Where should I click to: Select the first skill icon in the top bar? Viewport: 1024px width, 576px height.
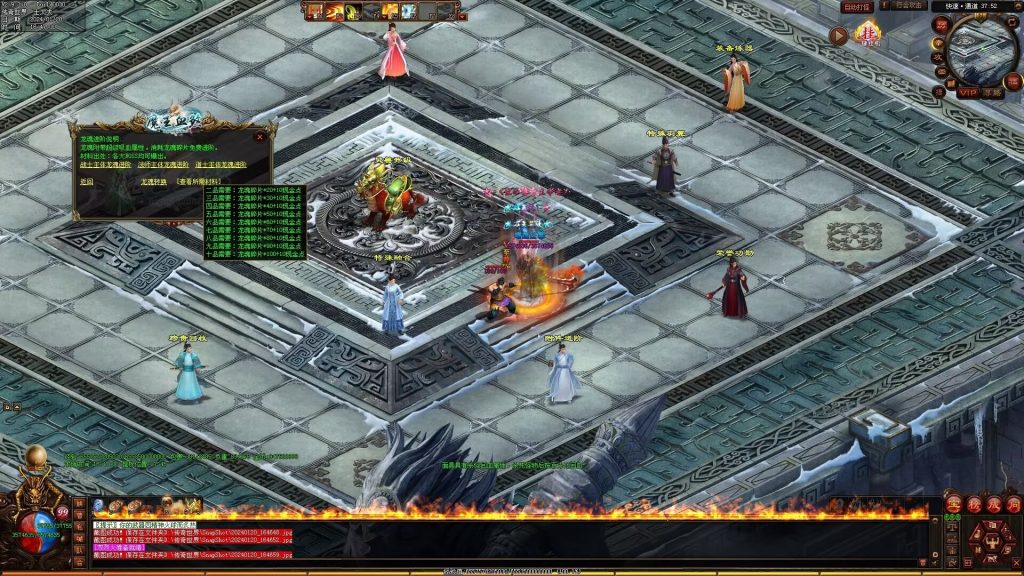(314, 12)
